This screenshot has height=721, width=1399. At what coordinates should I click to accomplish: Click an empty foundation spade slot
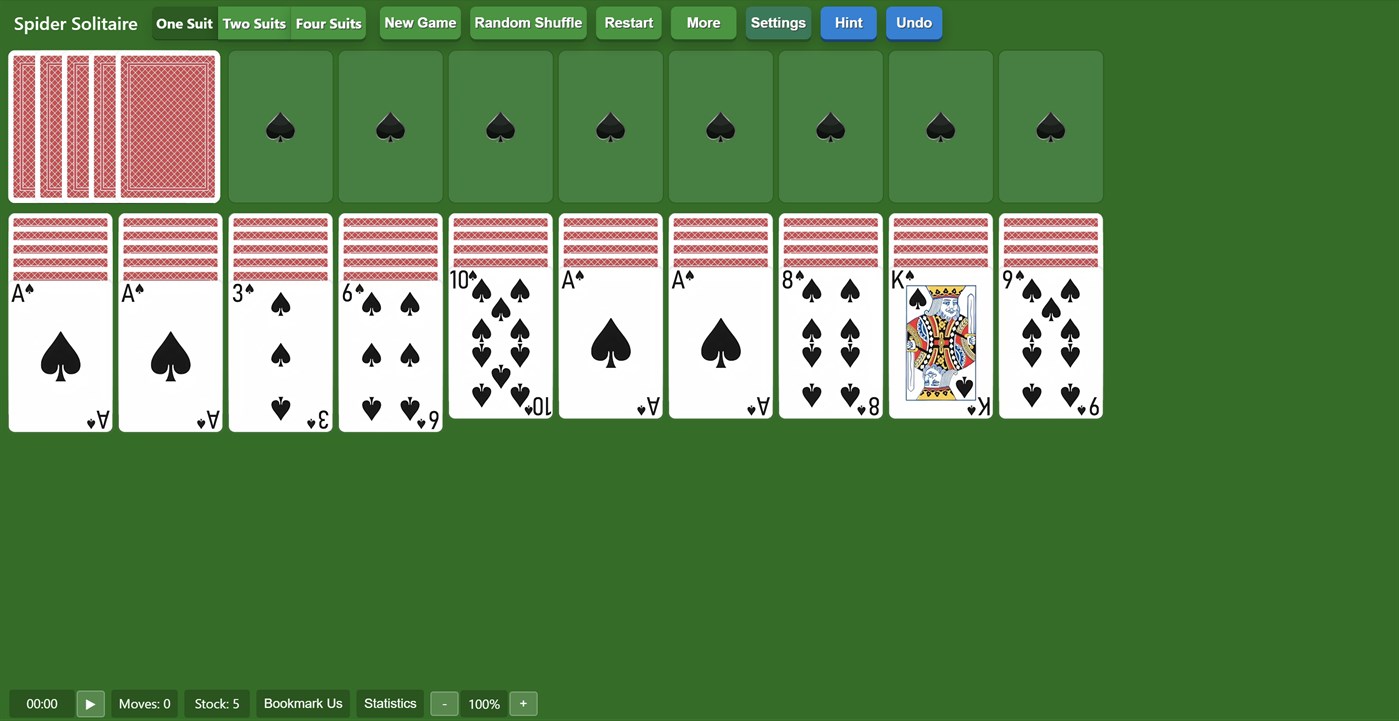click(280, 126)
